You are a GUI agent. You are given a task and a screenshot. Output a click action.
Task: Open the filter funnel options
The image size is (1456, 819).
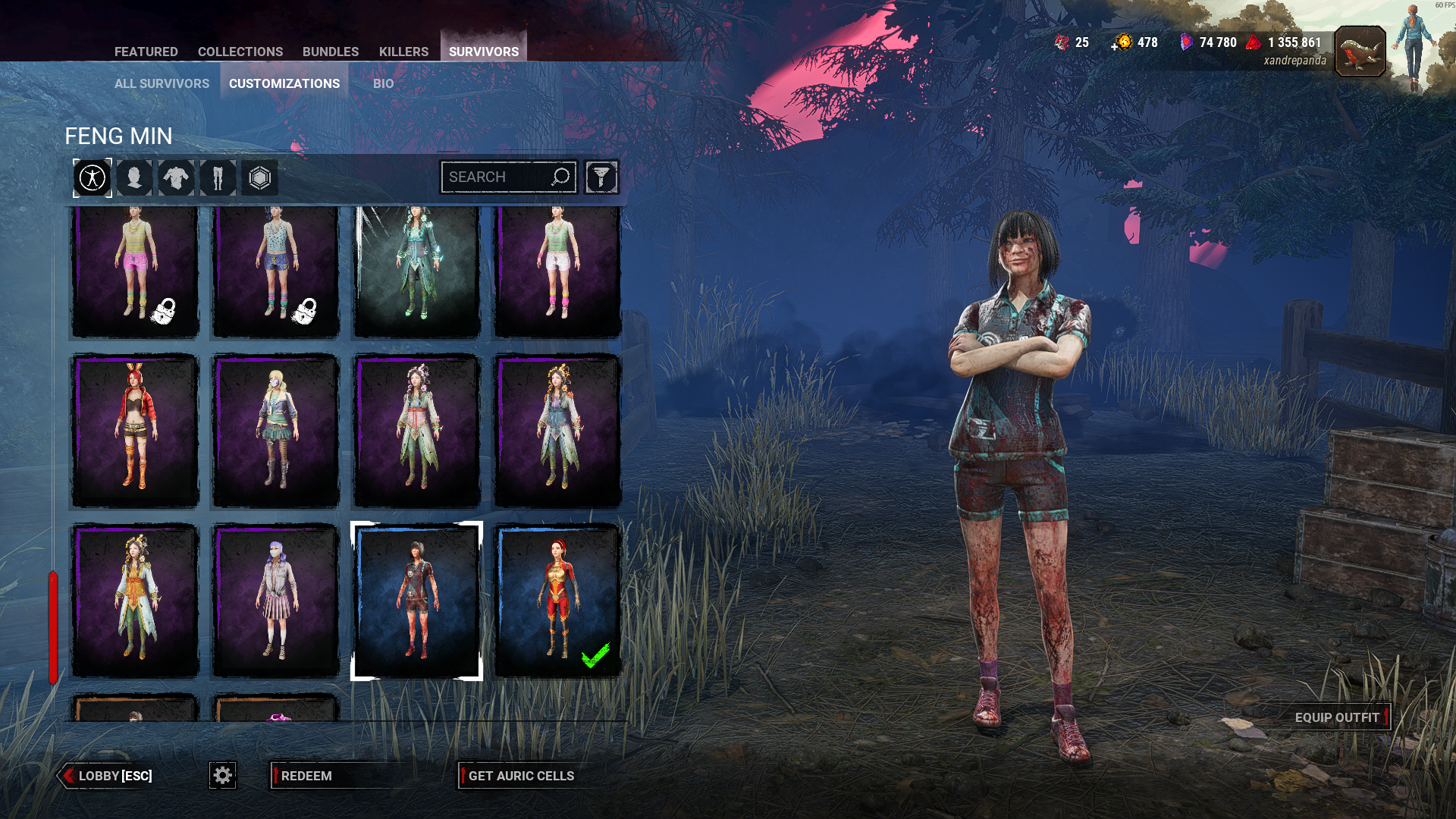601,177
